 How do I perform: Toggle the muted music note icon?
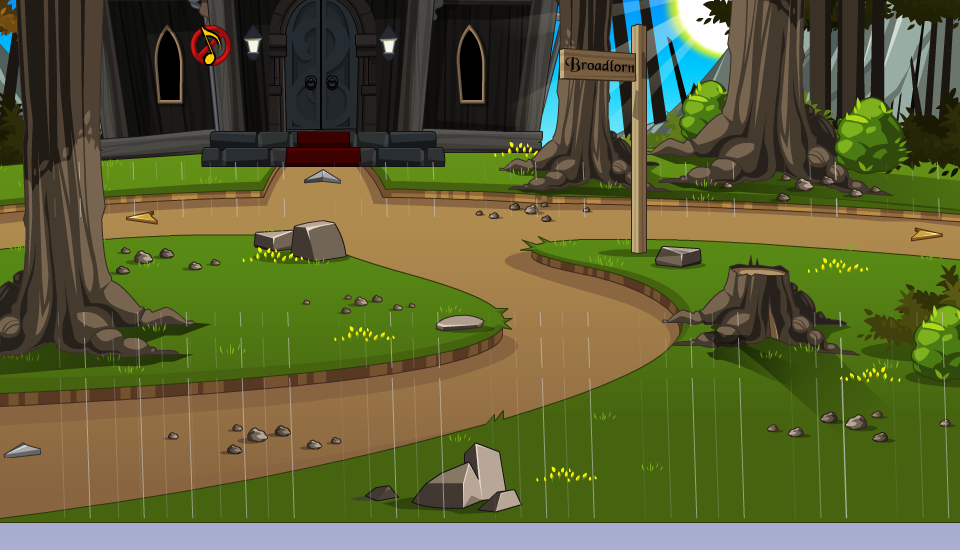(210, 45)
